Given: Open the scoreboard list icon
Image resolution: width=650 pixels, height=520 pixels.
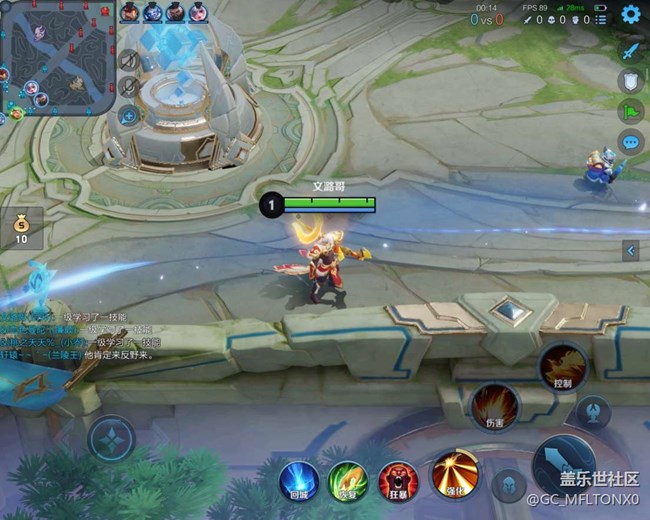Looking at the screenshot, I should point(600,18).
